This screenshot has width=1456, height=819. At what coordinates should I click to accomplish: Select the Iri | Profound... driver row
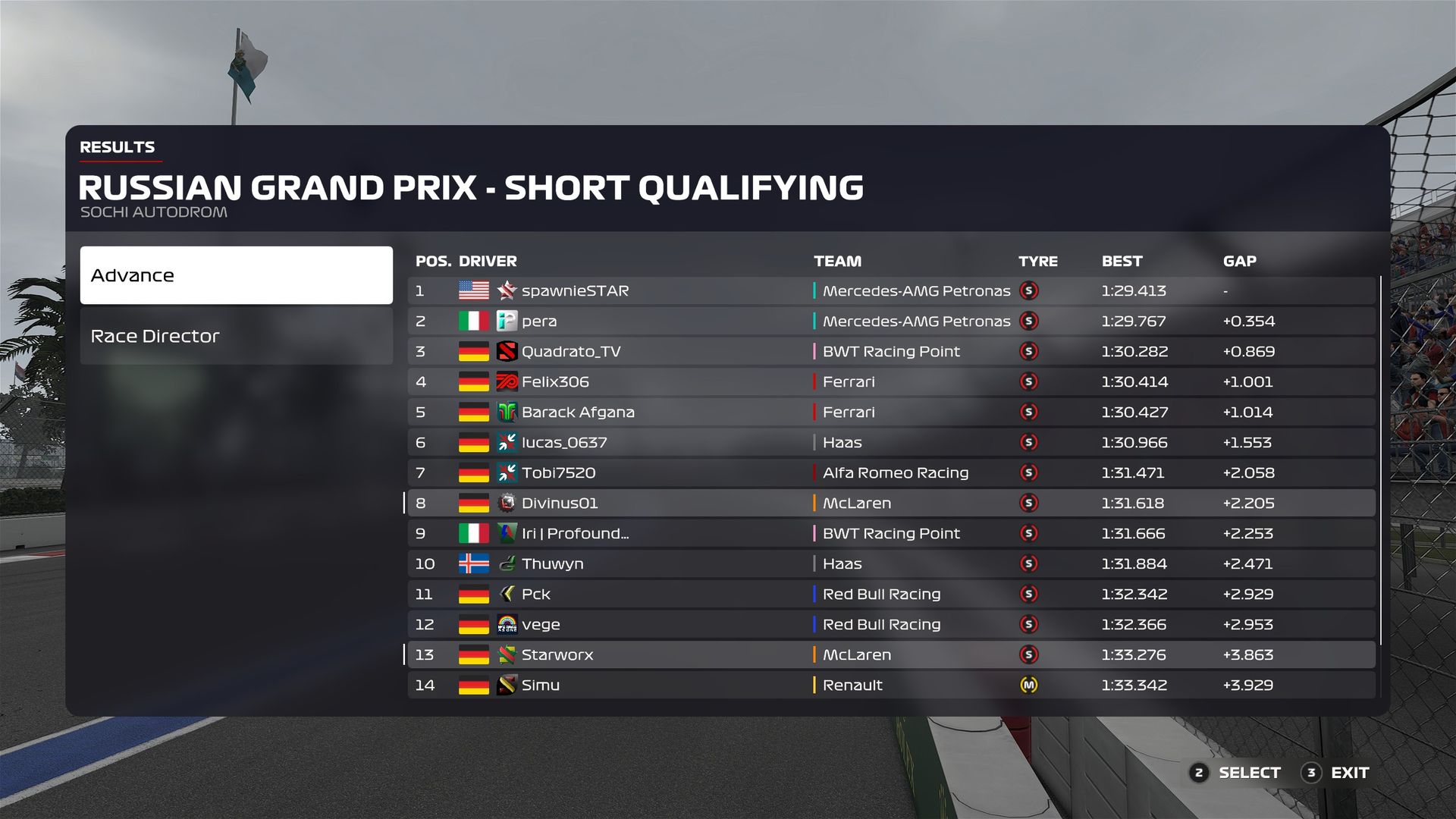(890, 533)
